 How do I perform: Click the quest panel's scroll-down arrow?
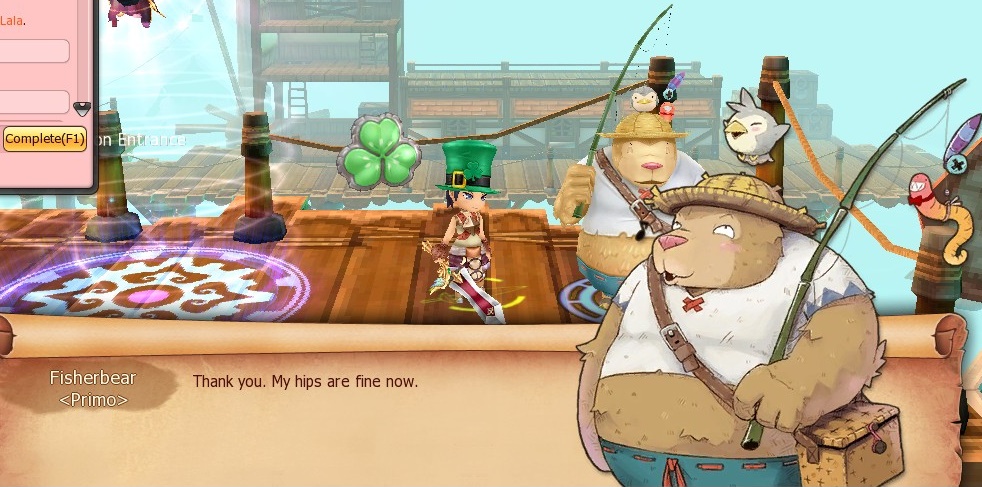pyautogui.click(x=82, y=108)
